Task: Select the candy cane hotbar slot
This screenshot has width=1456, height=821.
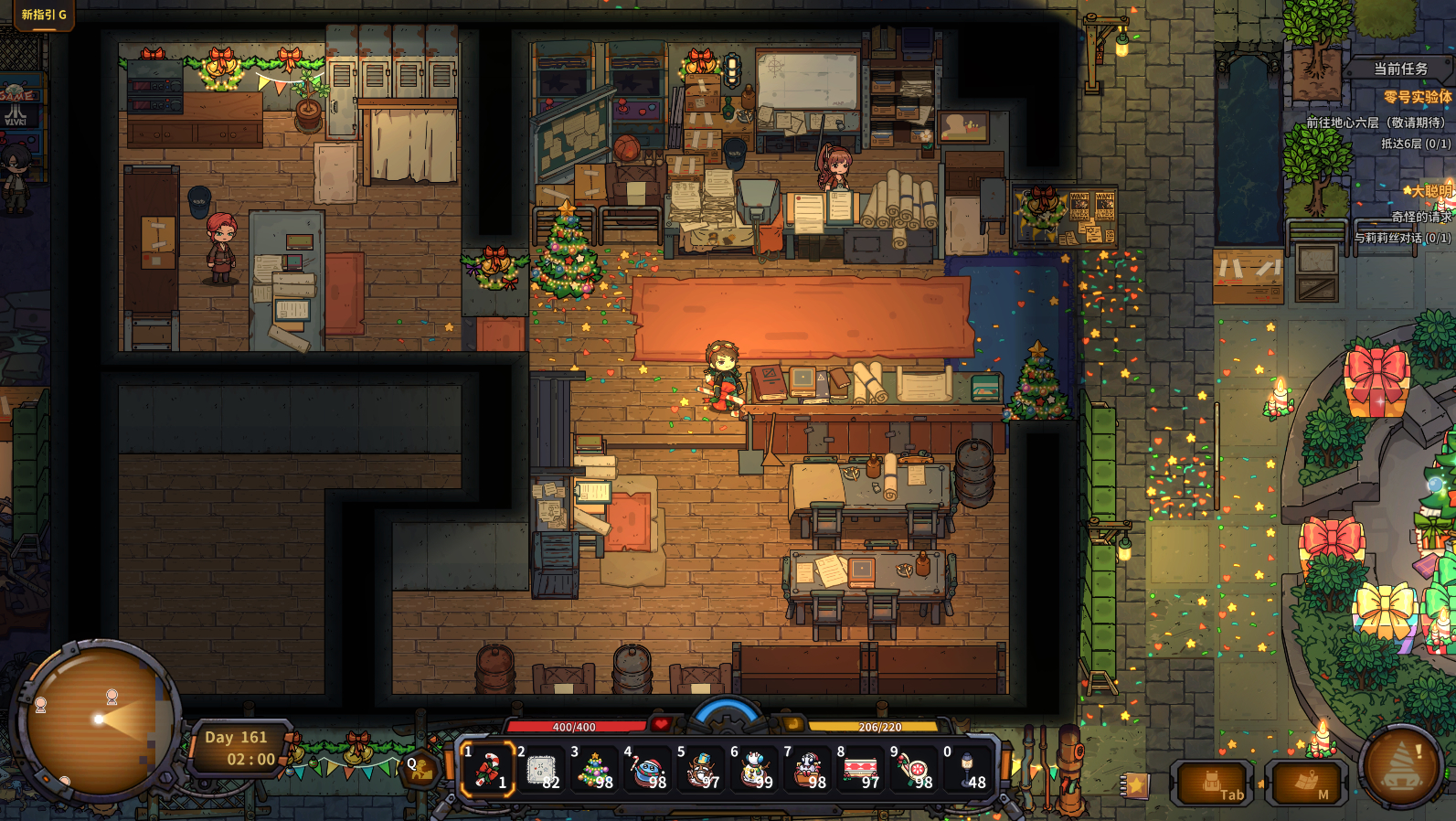Action: coord(487,769)
